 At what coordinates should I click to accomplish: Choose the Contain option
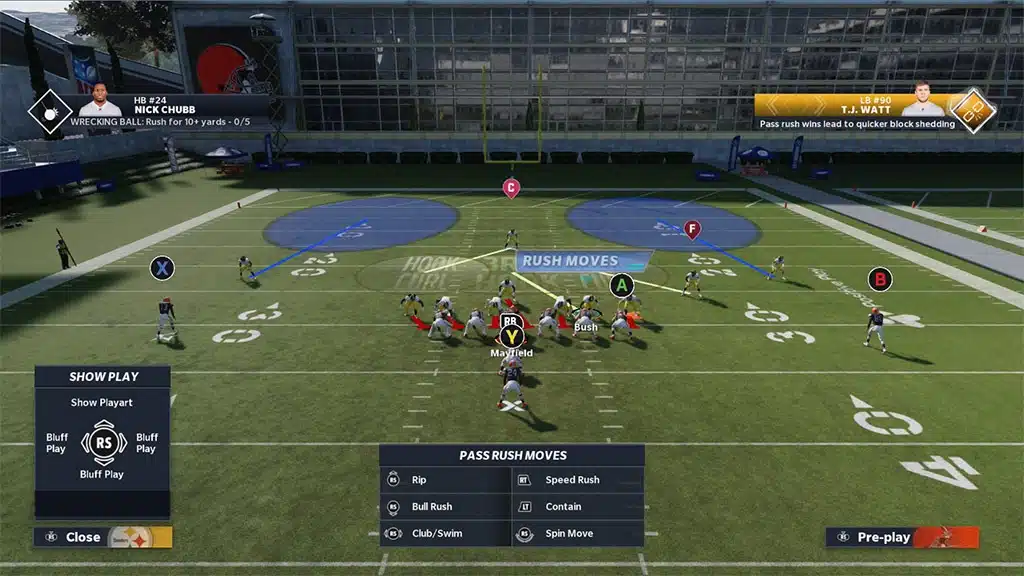point(577,507)
